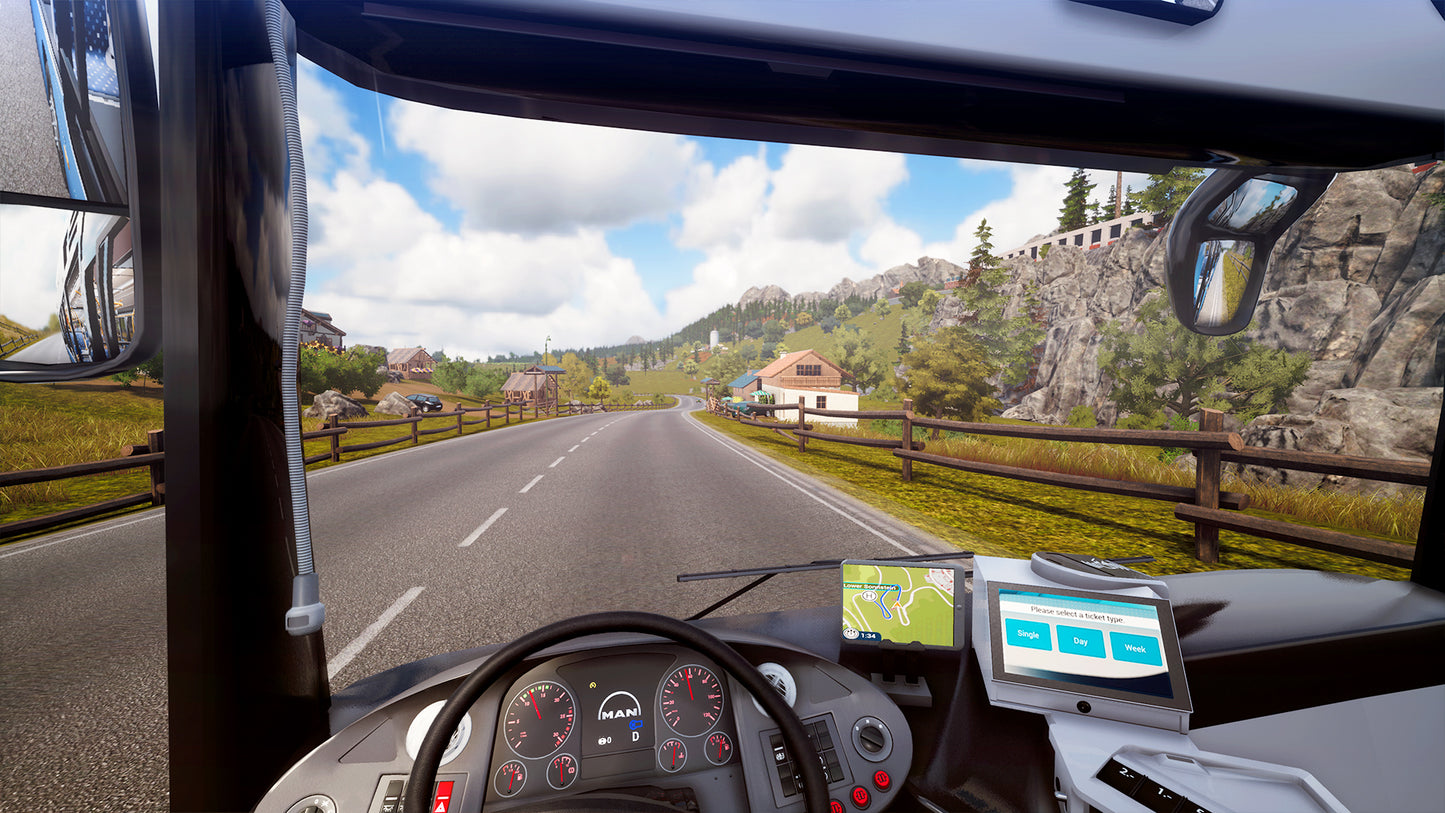Screen dimensions: 1445x813
Task: Click the rotary headlight switch knob
Action: [x=872, y=739]
